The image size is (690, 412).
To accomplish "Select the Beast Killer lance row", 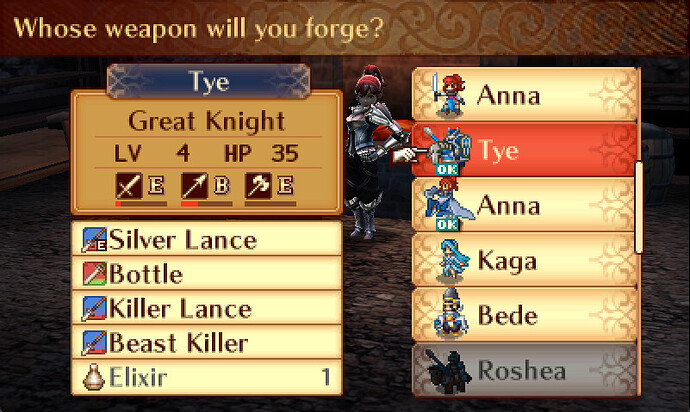I will click(x=207, y=343).
